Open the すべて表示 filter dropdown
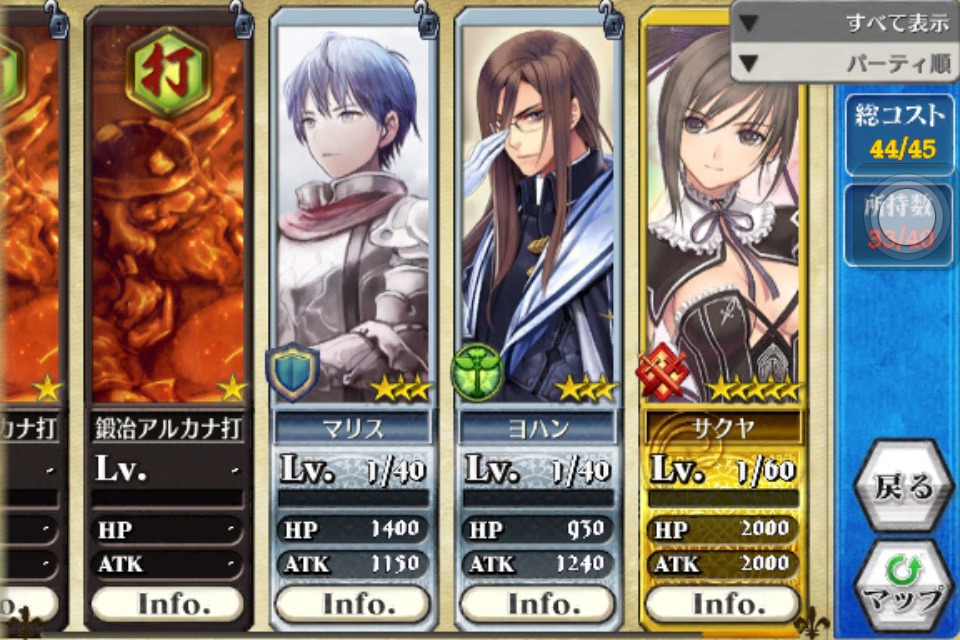This screenshot has height=640, width=960. click(x=845, y=22)
